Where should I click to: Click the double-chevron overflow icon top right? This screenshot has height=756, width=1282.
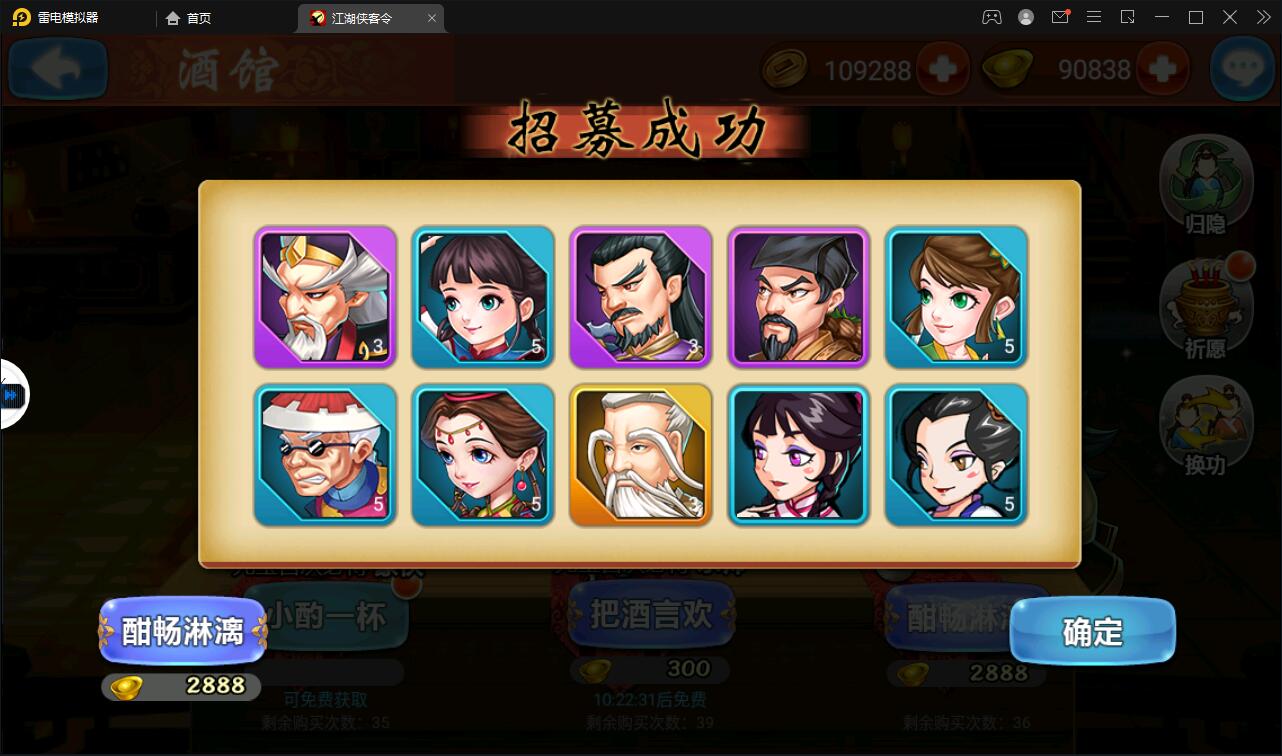(1263, 17)
